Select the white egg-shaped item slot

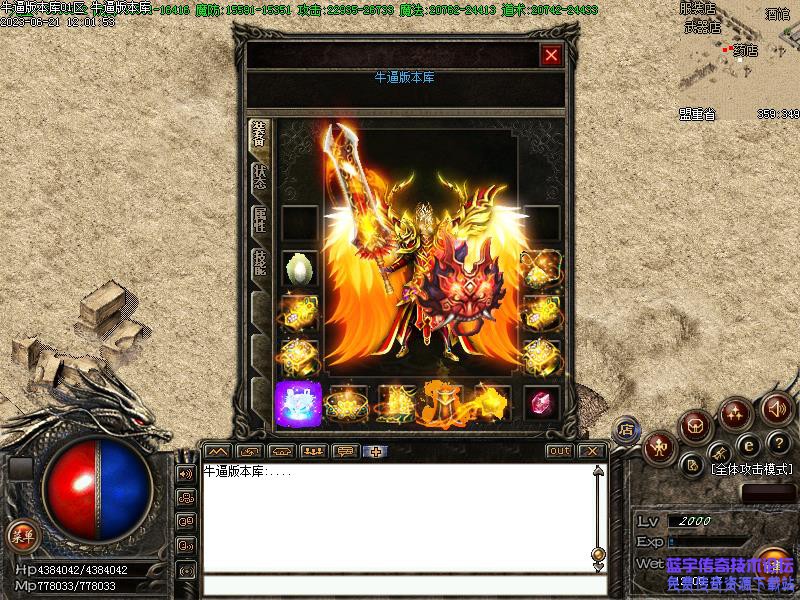tap(299, 268)
